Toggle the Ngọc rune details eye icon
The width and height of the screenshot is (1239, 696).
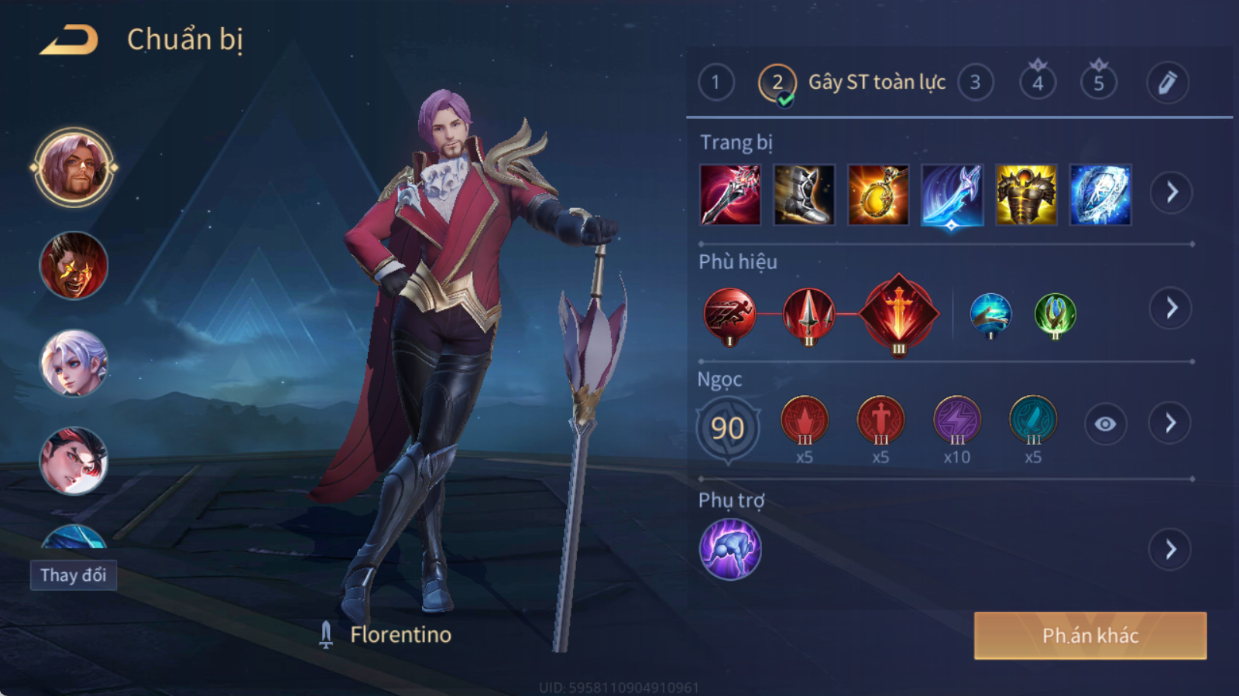tap(1104, 424)
